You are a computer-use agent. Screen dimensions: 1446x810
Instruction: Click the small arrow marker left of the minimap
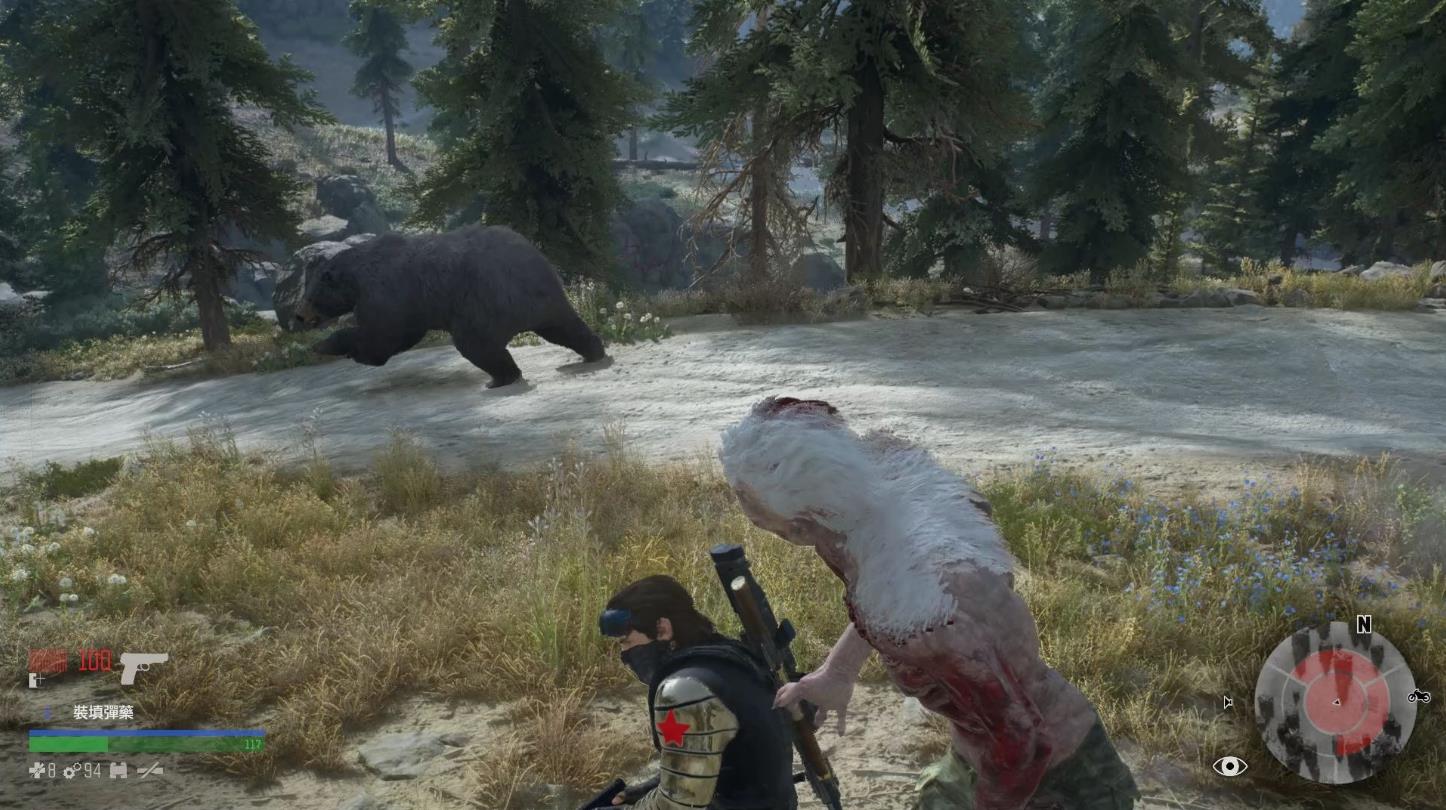point(1228,702)
